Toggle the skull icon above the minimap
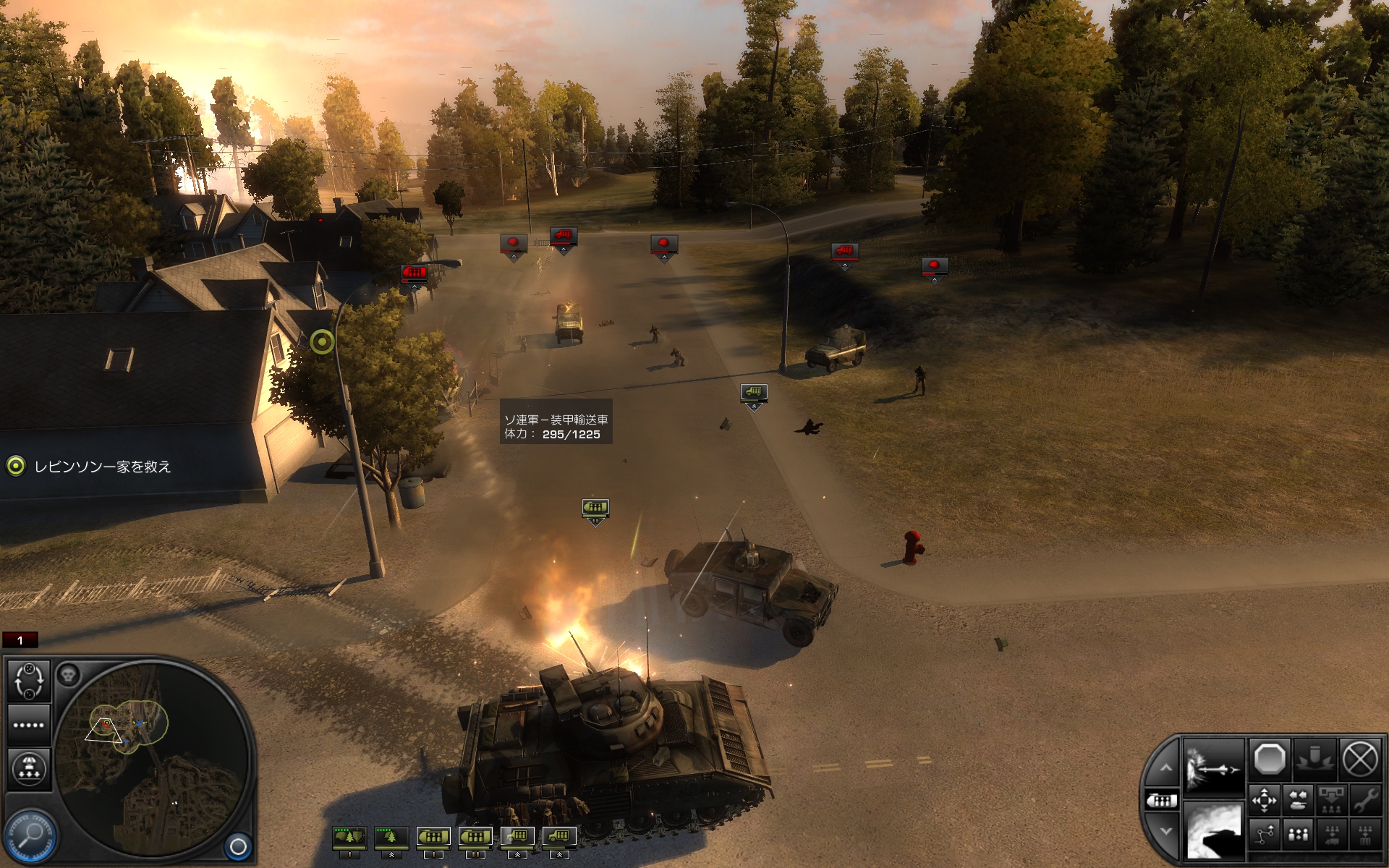 pos(68,675)
